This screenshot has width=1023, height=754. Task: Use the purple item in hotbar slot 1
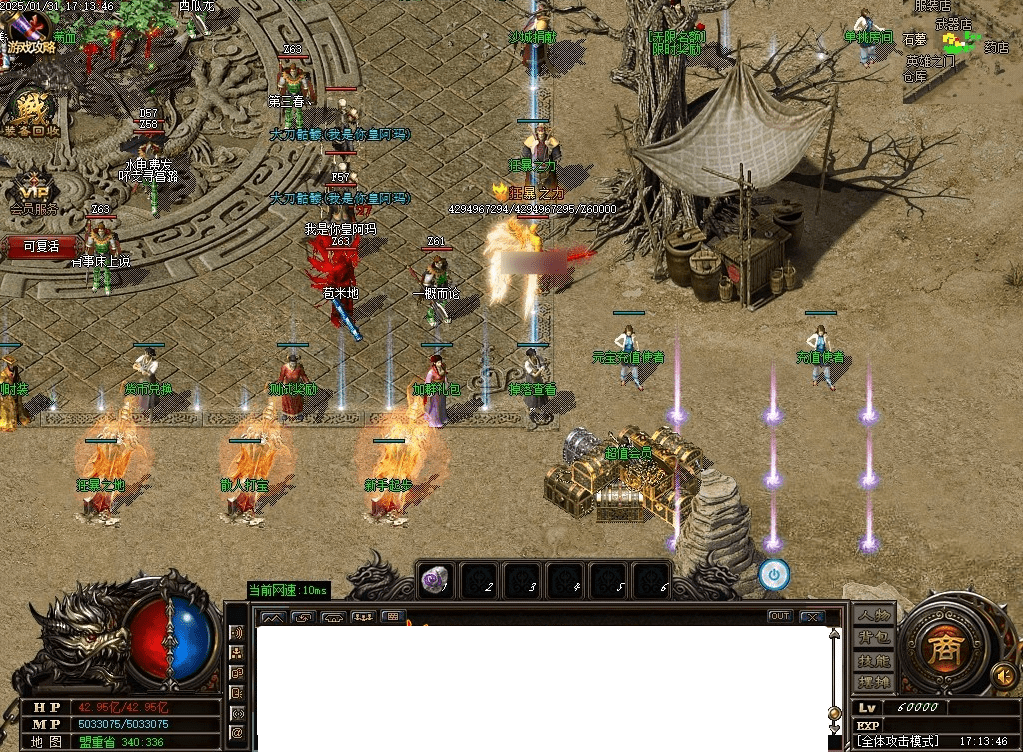[434, 580]
